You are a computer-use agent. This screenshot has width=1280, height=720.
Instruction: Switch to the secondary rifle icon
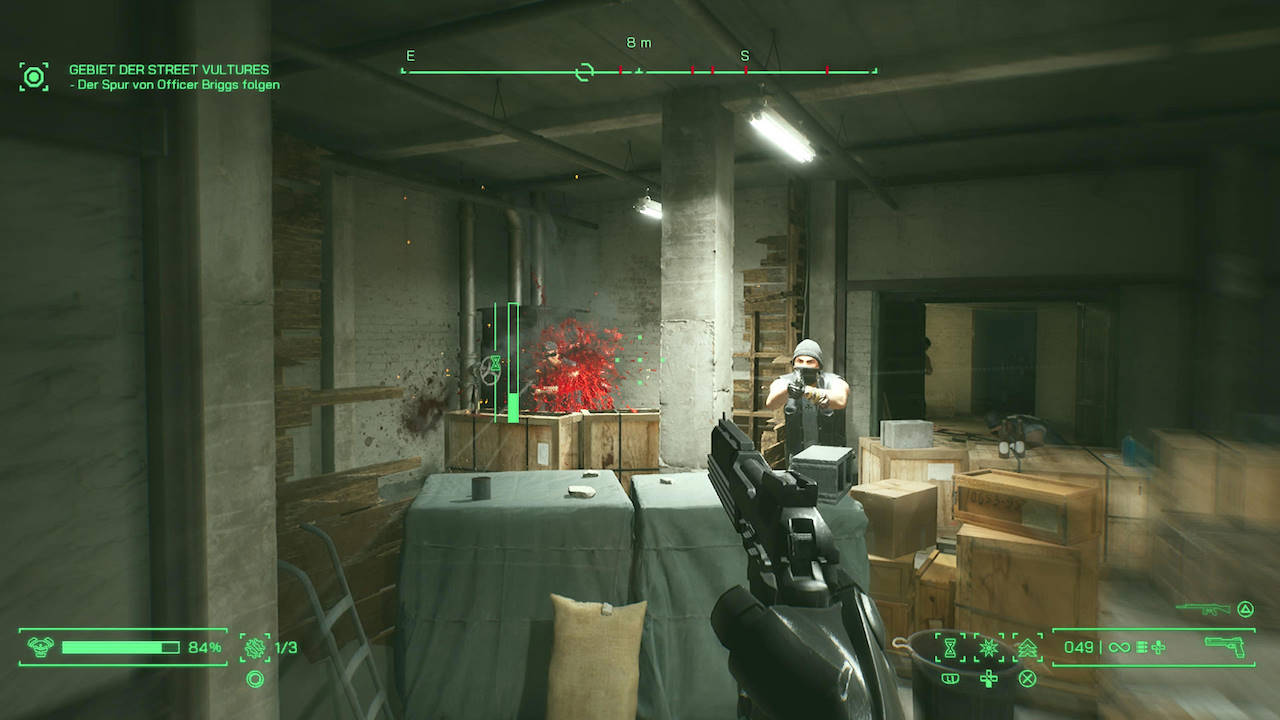tap(1202, 607)
